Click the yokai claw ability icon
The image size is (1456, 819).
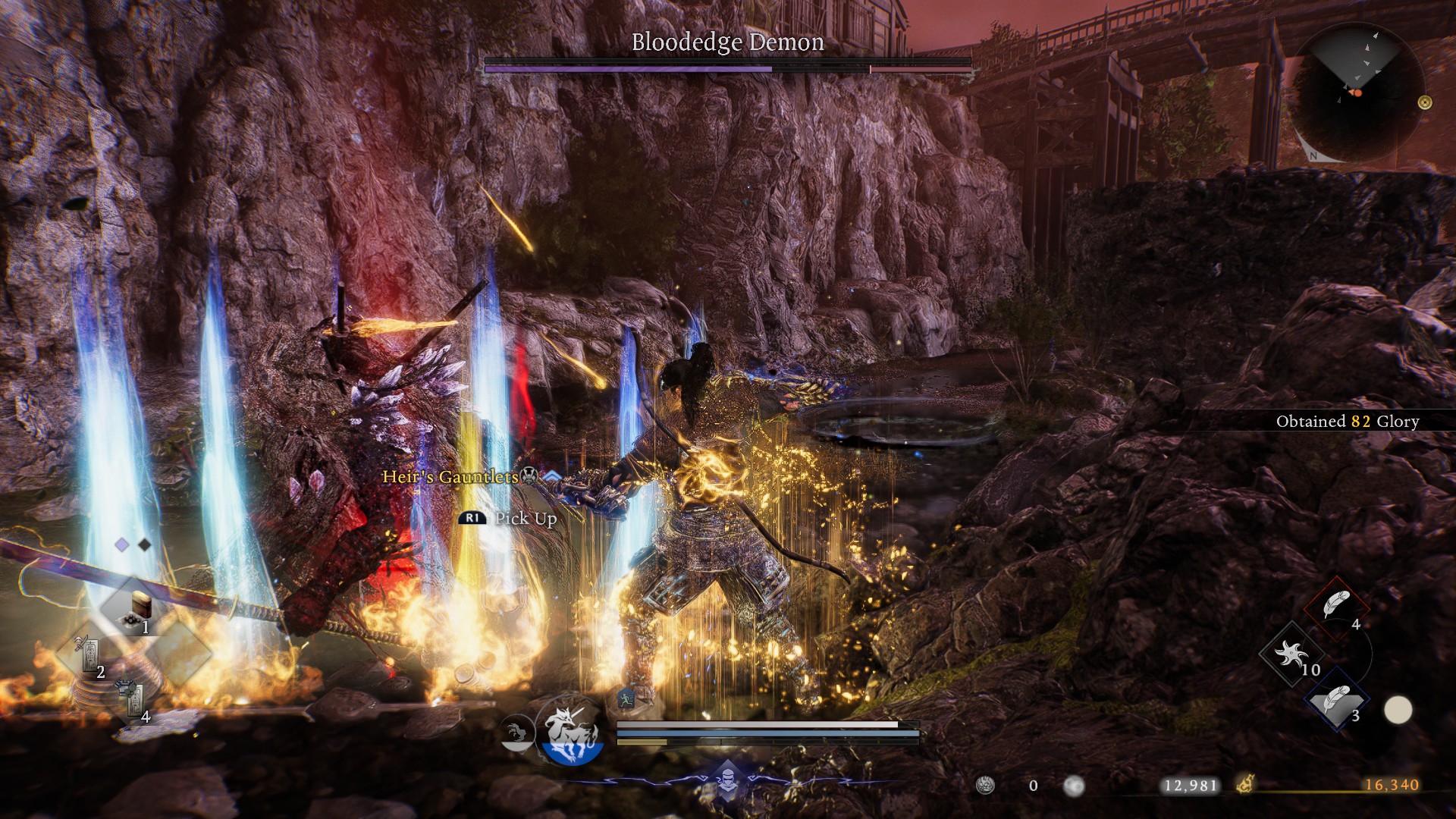click(x=517, y=733)
